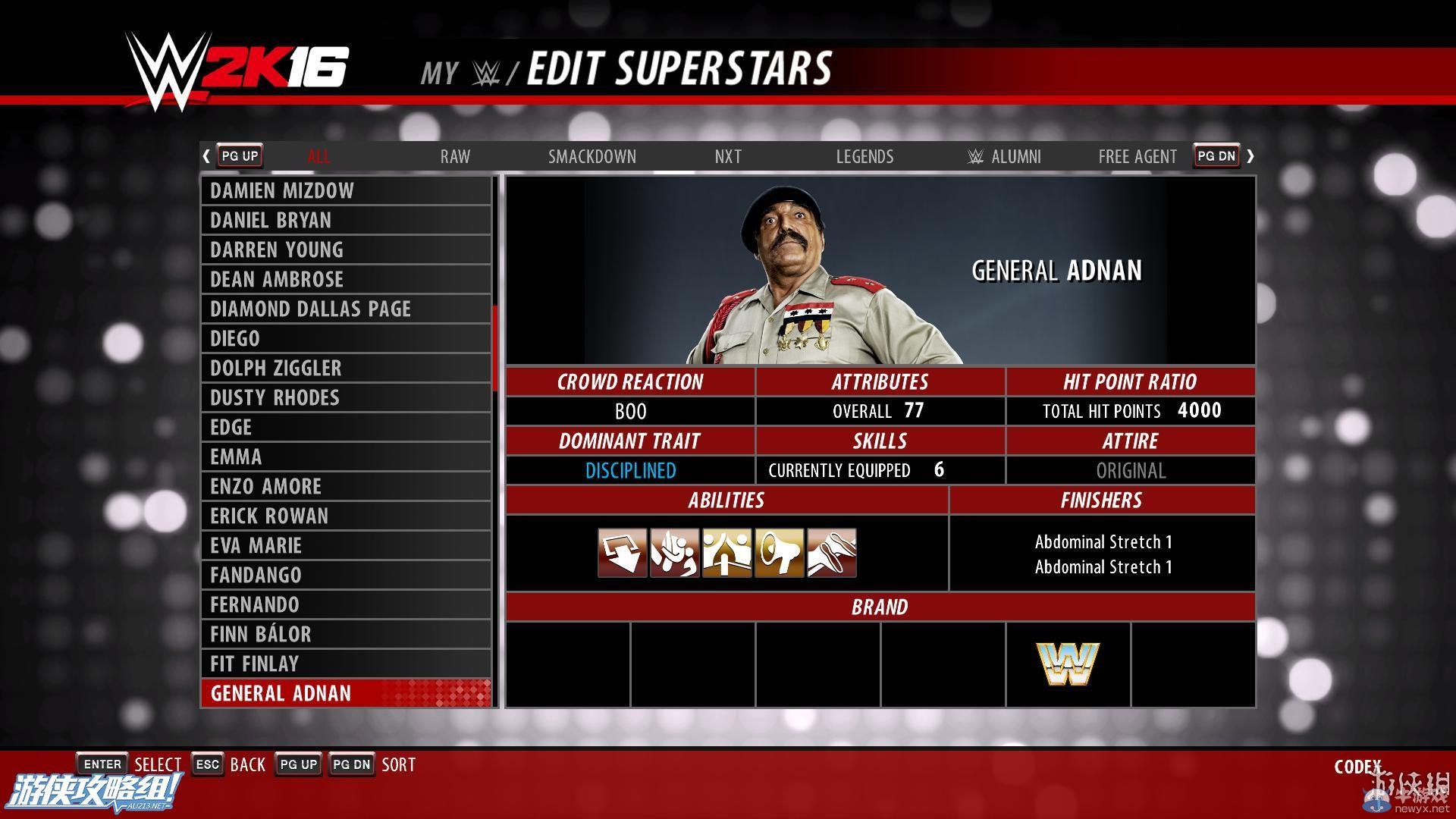Click the BACK option in bottom bar
The width and height of the screenshot is (1456, 819).
click(248, 764)
